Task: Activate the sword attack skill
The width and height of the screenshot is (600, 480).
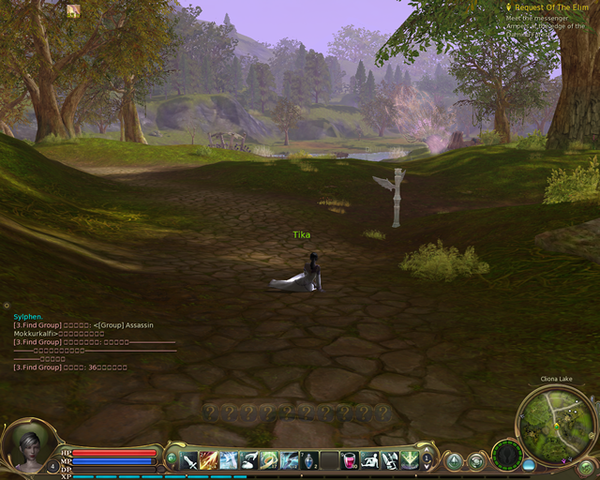Action: (189, 460)
